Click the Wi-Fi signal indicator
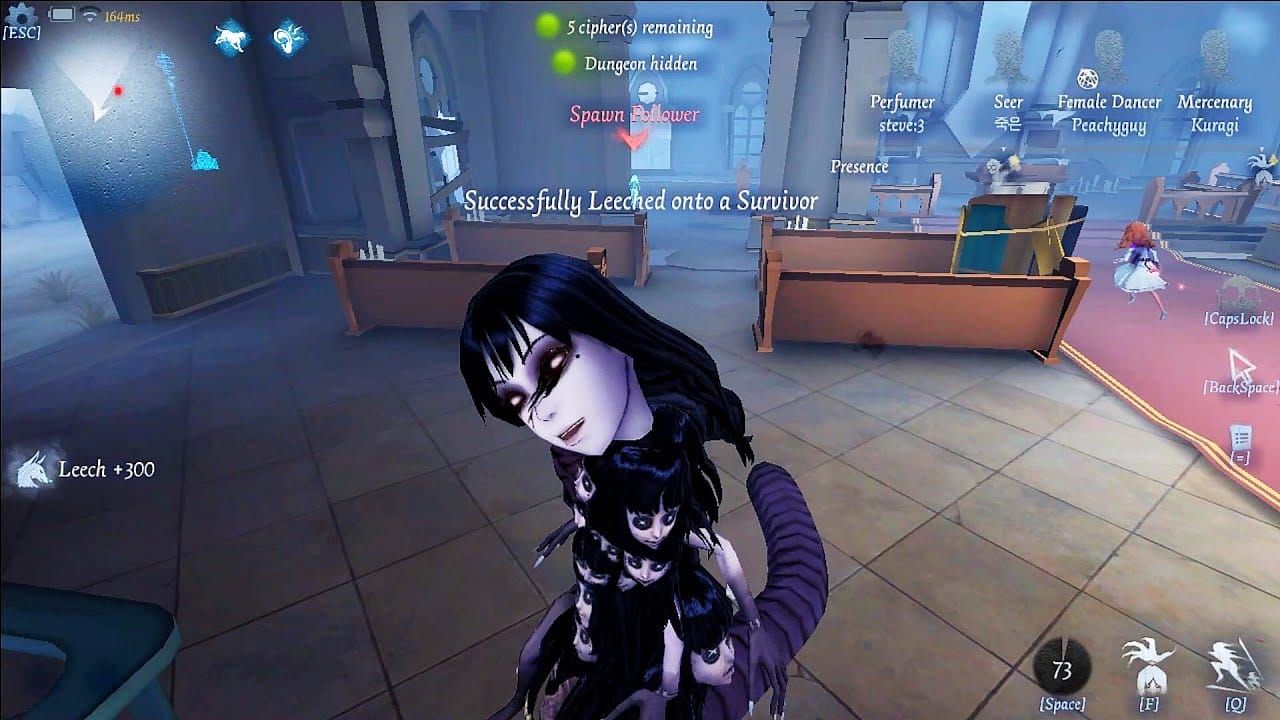The image size is (1280, 720). 90,14
